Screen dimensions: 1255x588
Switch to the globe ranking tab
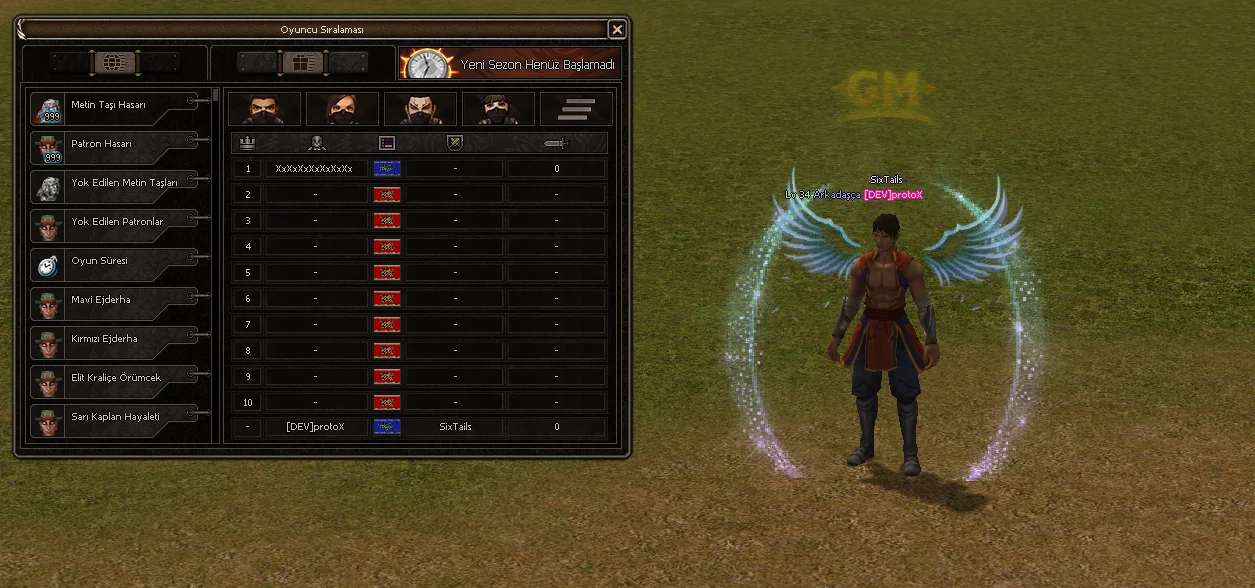(114, 63)
